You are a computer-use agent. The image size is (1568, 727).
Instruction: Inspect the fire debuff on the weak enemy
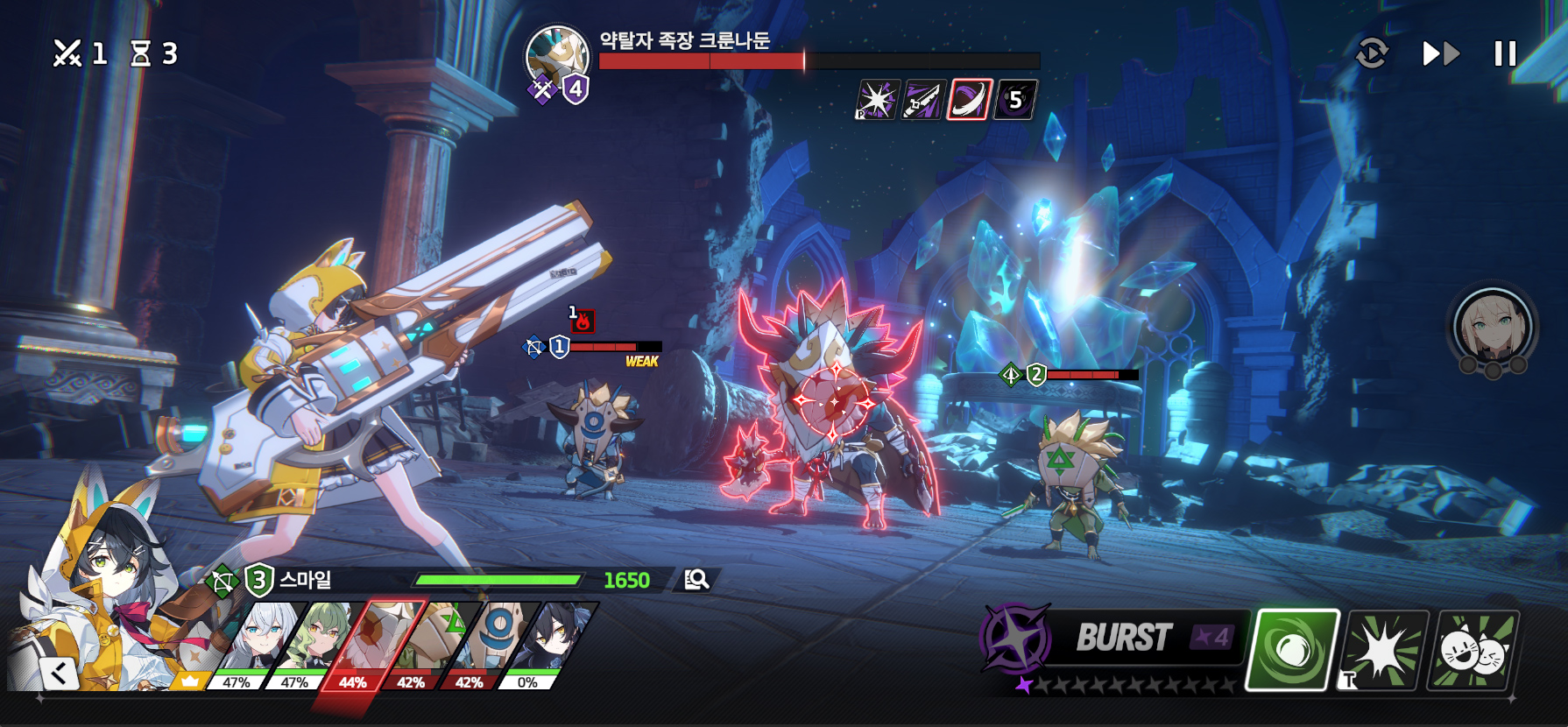[583, 321]
